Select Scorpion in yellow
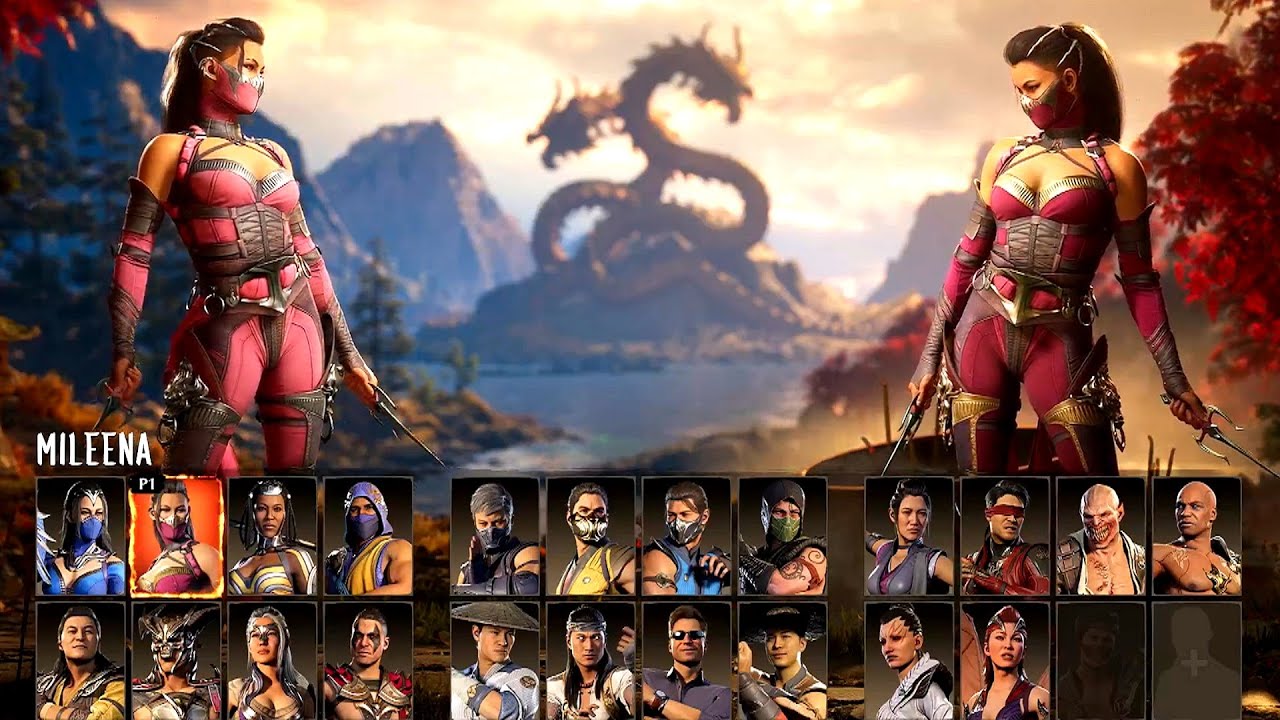 591,537
